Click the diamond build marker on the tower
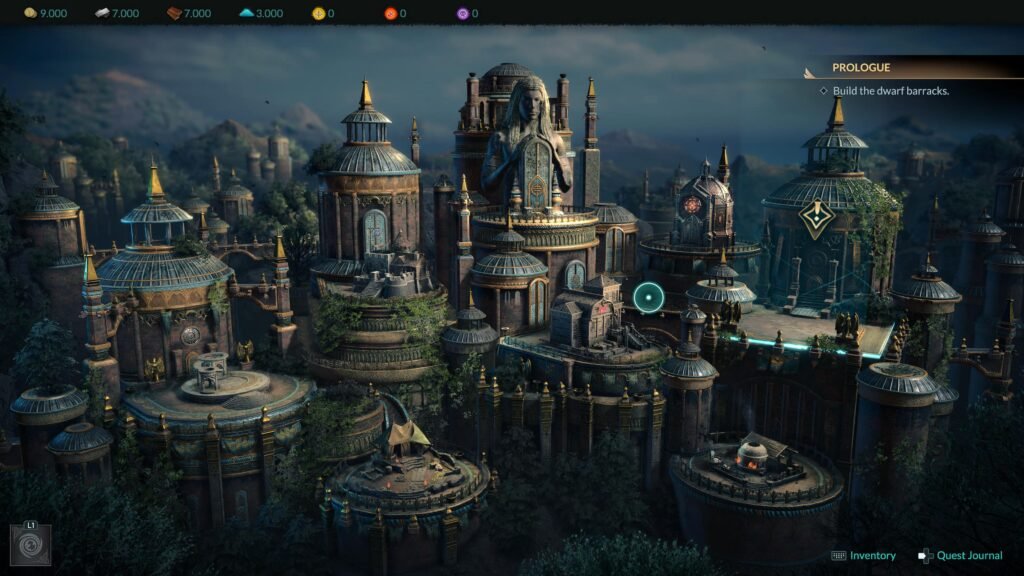Image resolution: width=1024 pixels, height=576 pixels. coord(817,218)
